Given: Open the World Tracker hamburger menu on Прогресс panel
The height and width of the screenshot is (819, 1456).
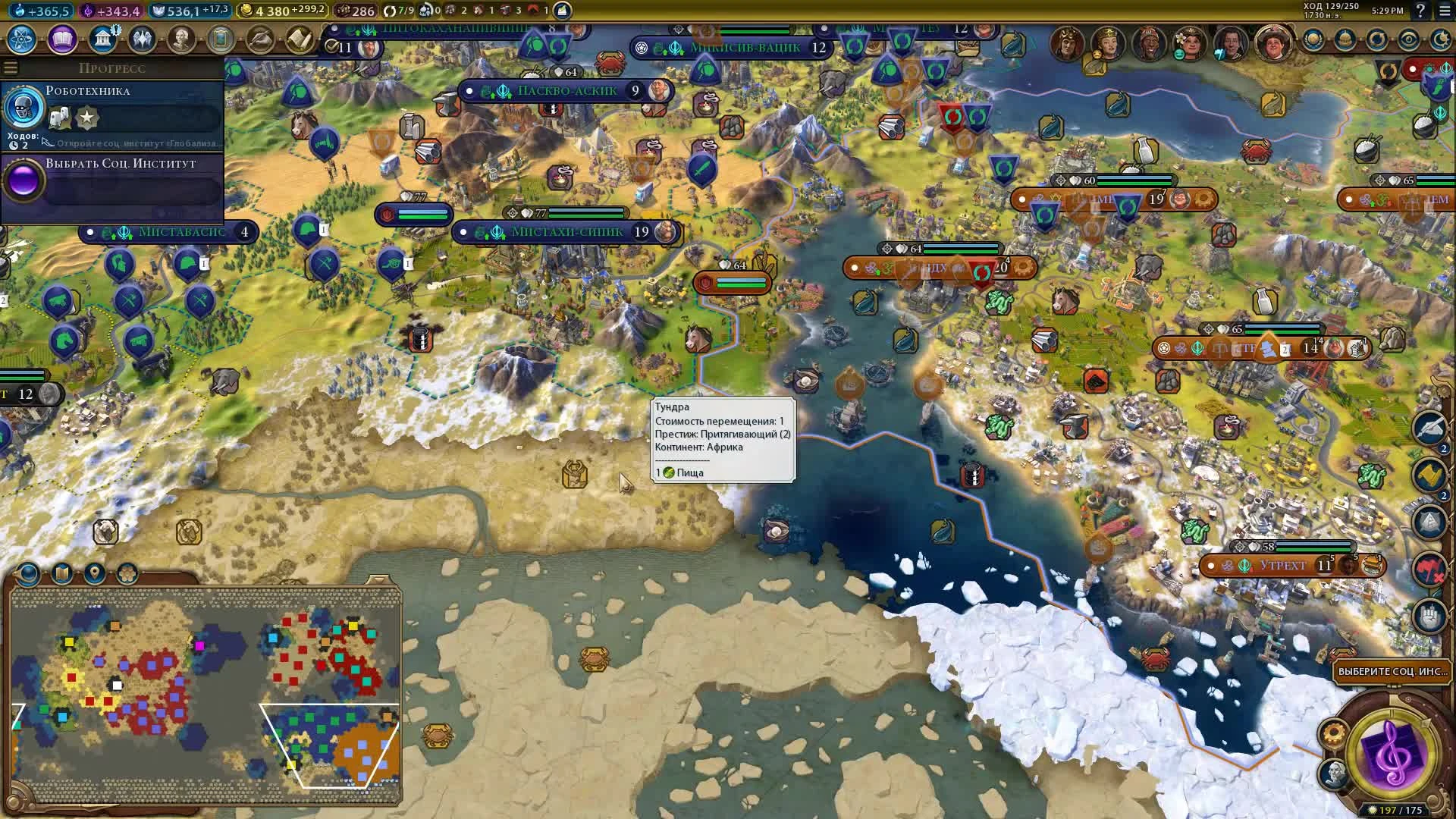Looking at the screenshot, I should pyautogui.click(x=11, y=67).
